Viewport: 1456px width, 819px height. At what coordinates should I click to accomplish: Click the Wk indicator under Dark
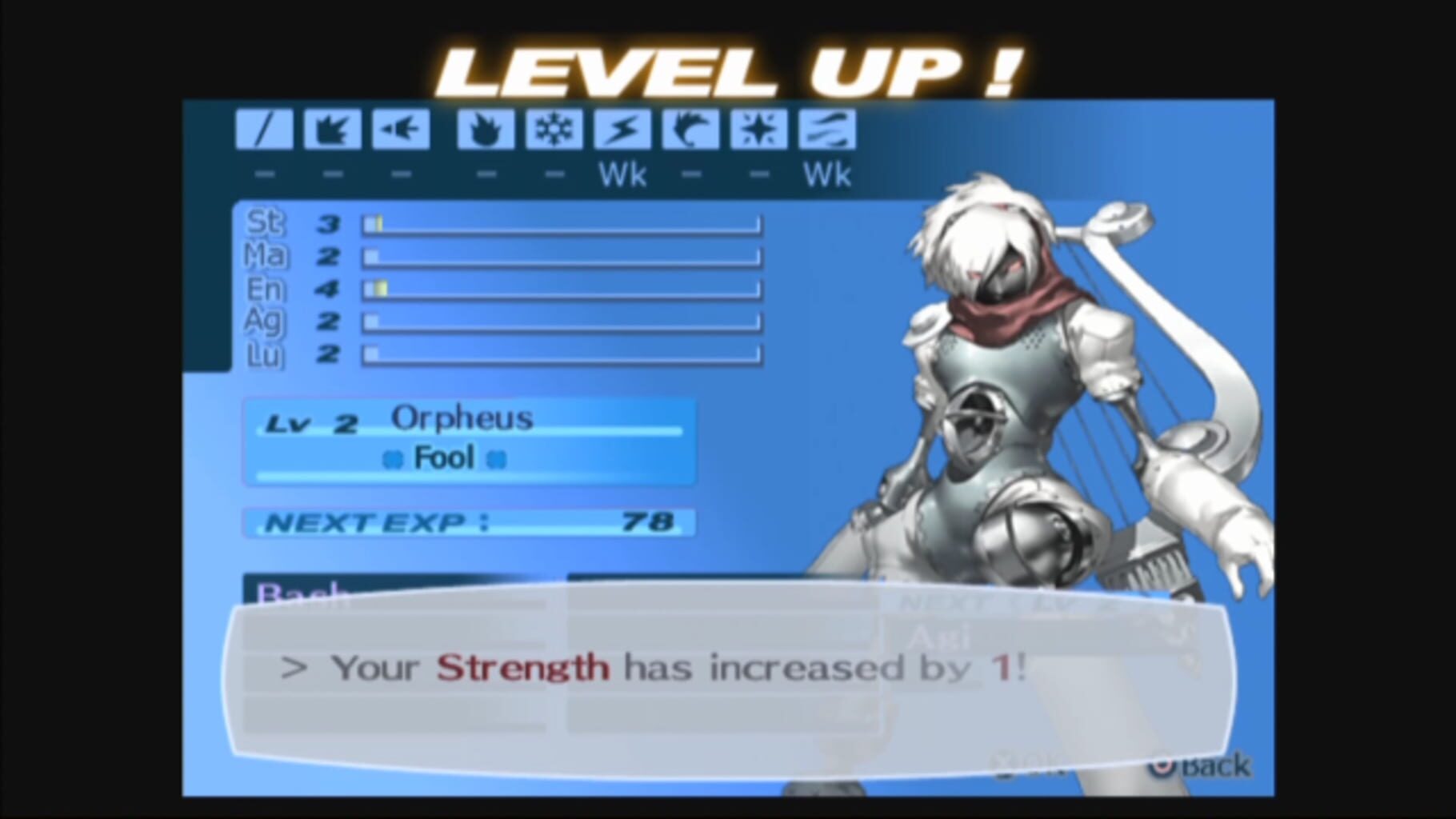tap(828, 174)
